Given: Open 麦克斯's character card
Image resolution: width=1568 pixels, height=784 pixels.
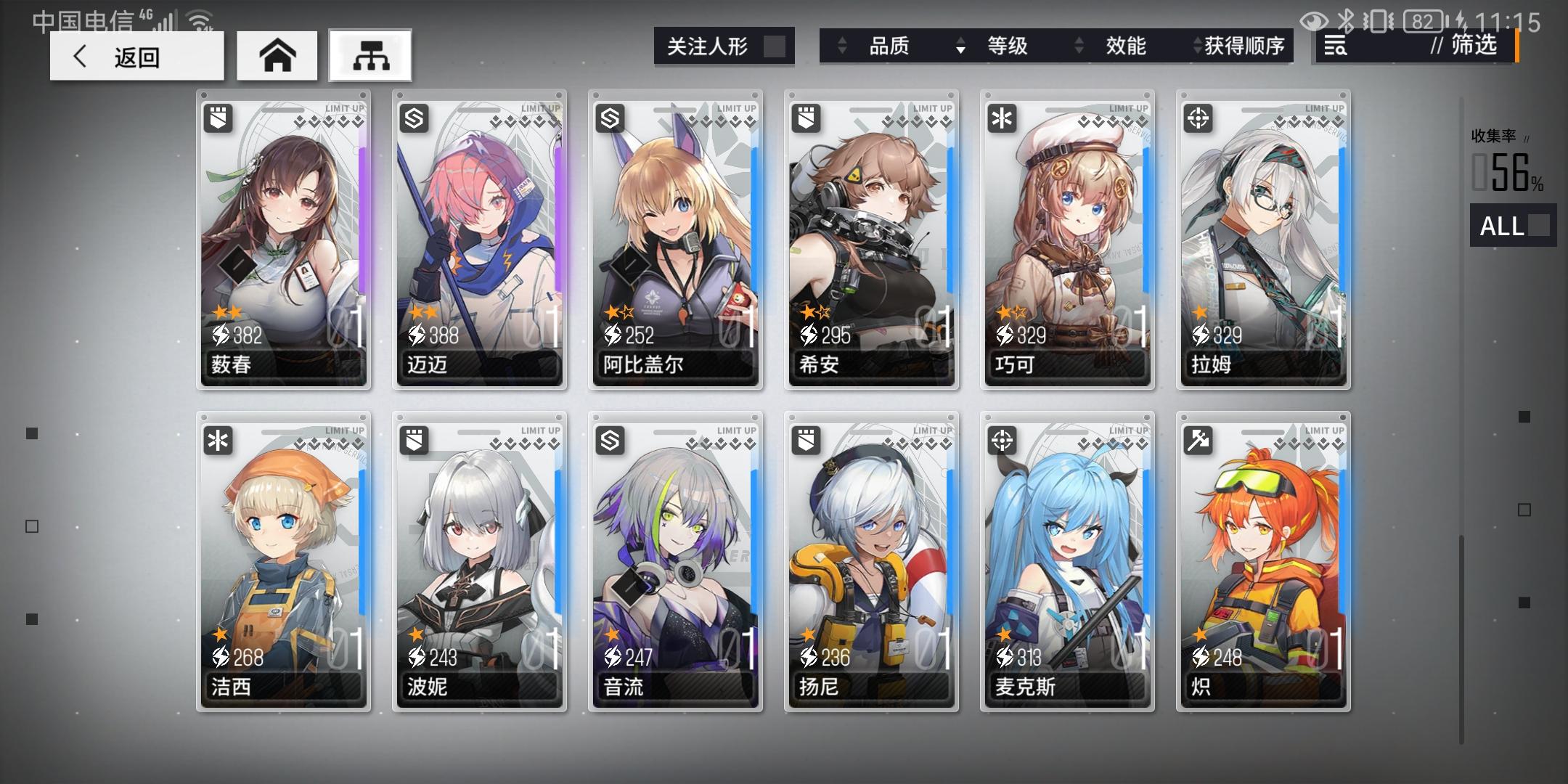Looking at the screenshot, I should click(x=1067, y=559).
